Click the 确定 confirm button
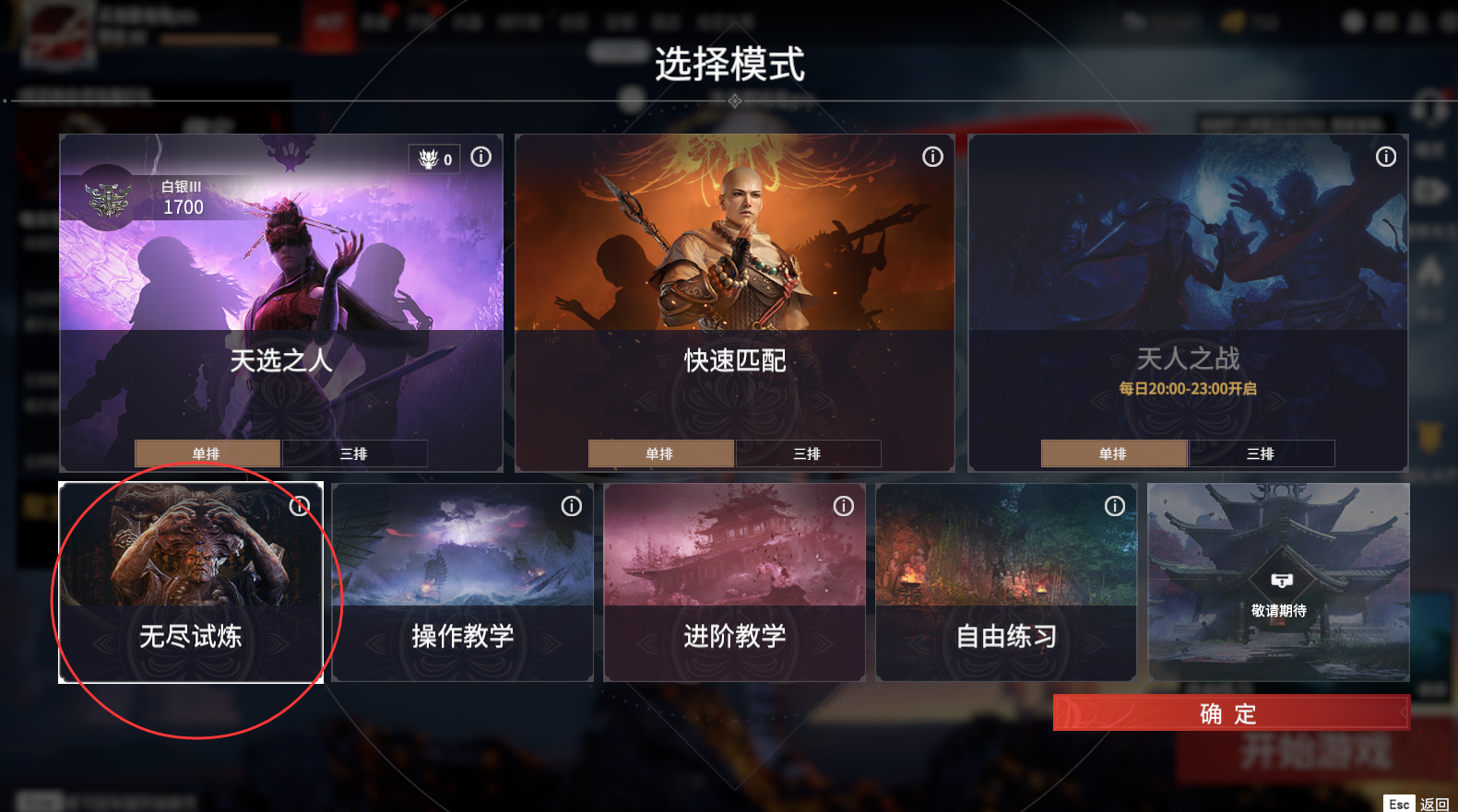The width and height of the screenshot is (1458, 812). click(x=1230, y=712)
